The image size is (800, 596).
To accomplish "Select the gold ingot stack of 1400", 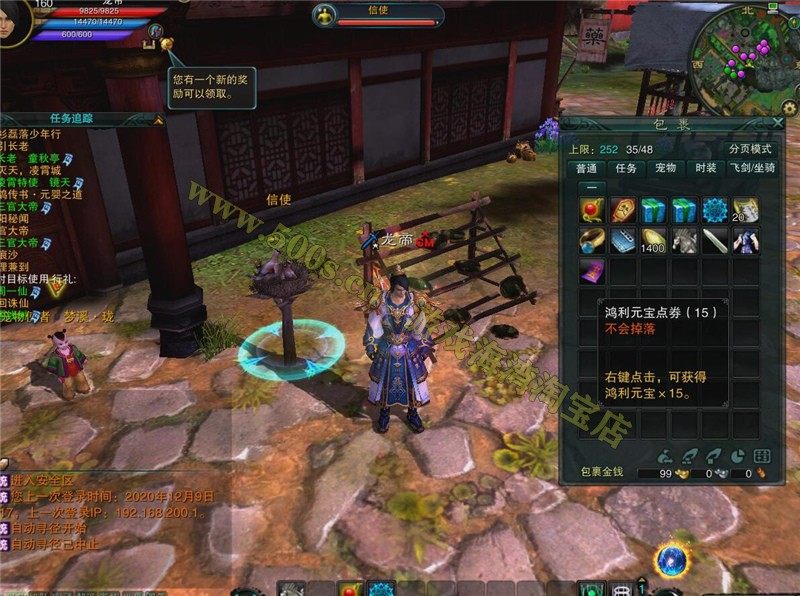I will point(652,241).
